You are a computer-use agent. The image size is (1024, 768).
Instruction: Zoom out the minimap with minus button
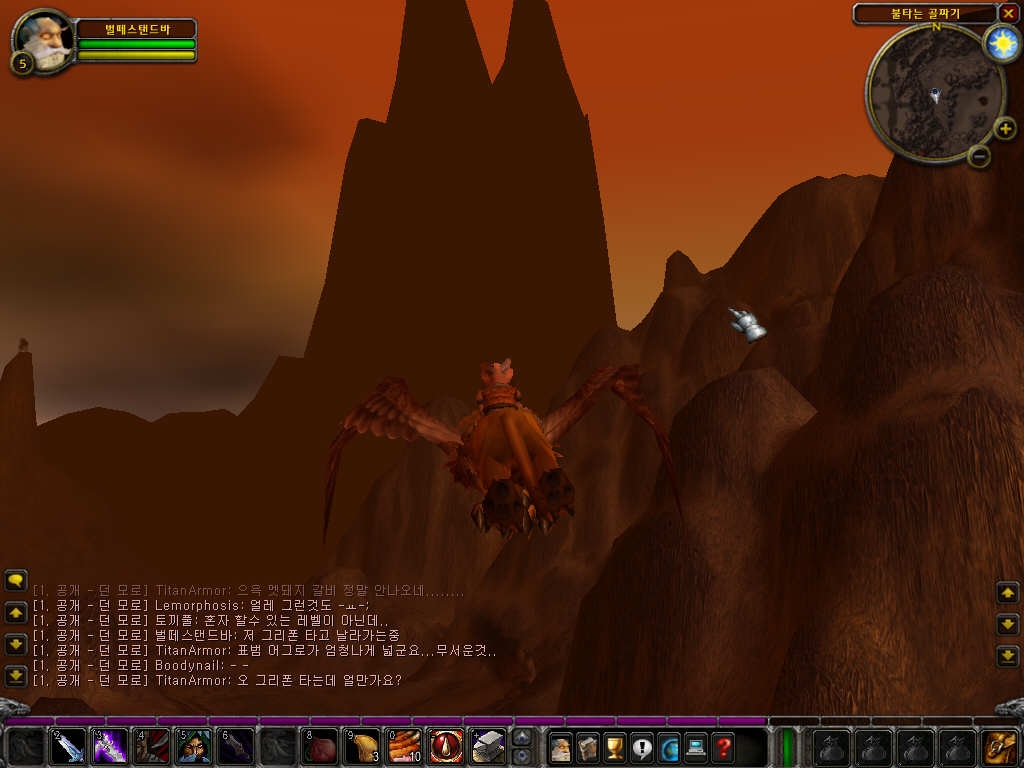(x=979, y=156)
